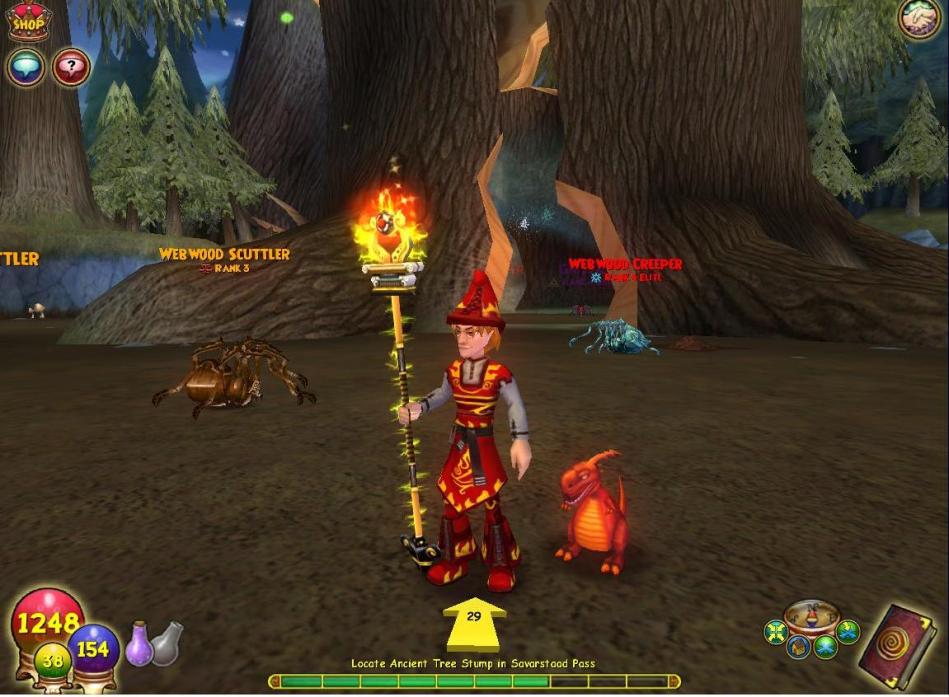Click the compass dial above the round buttons
949x697 pixels.
pyautogui.click(x=811, y=616)
